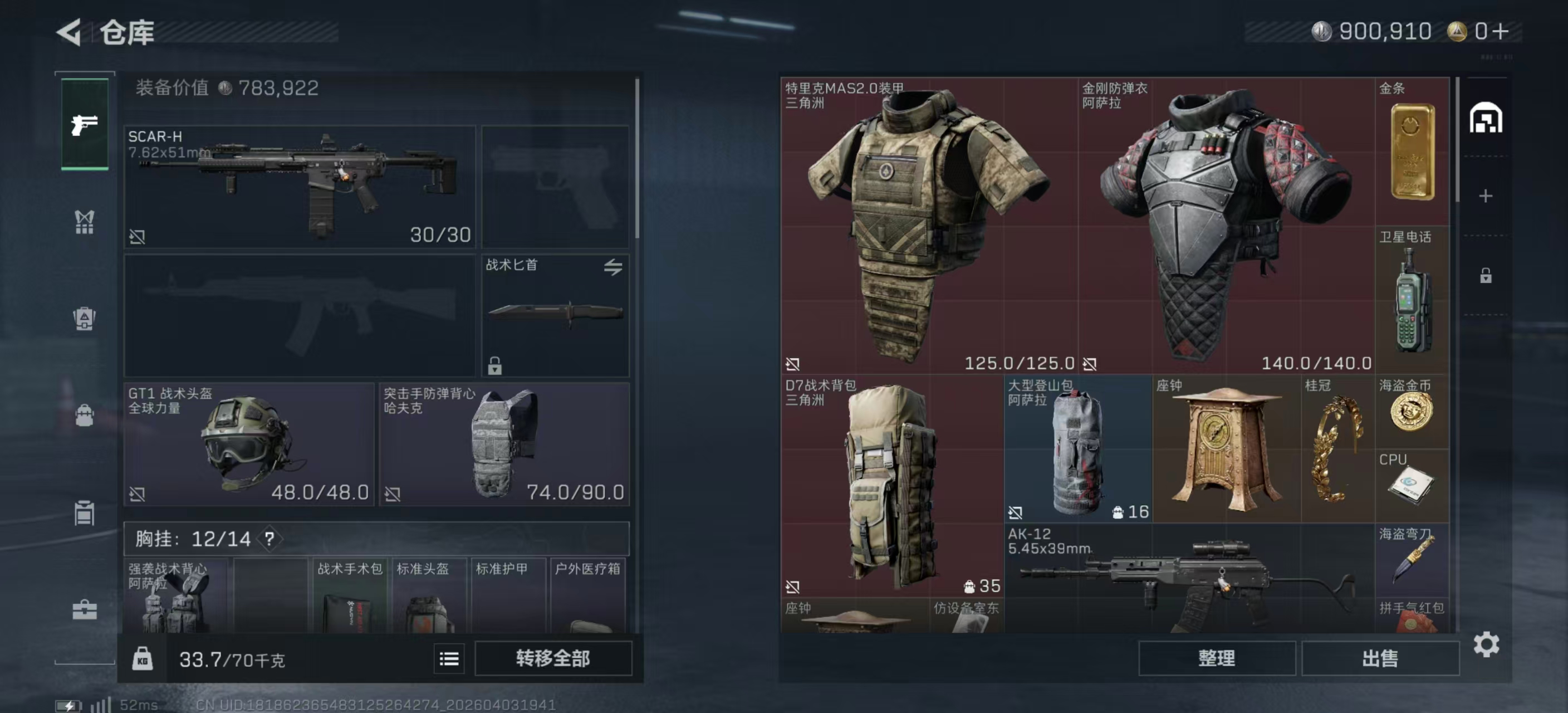Screen dimensions: 1568x713
Task: Open the gear settings icon
Action: [1486, 644]
